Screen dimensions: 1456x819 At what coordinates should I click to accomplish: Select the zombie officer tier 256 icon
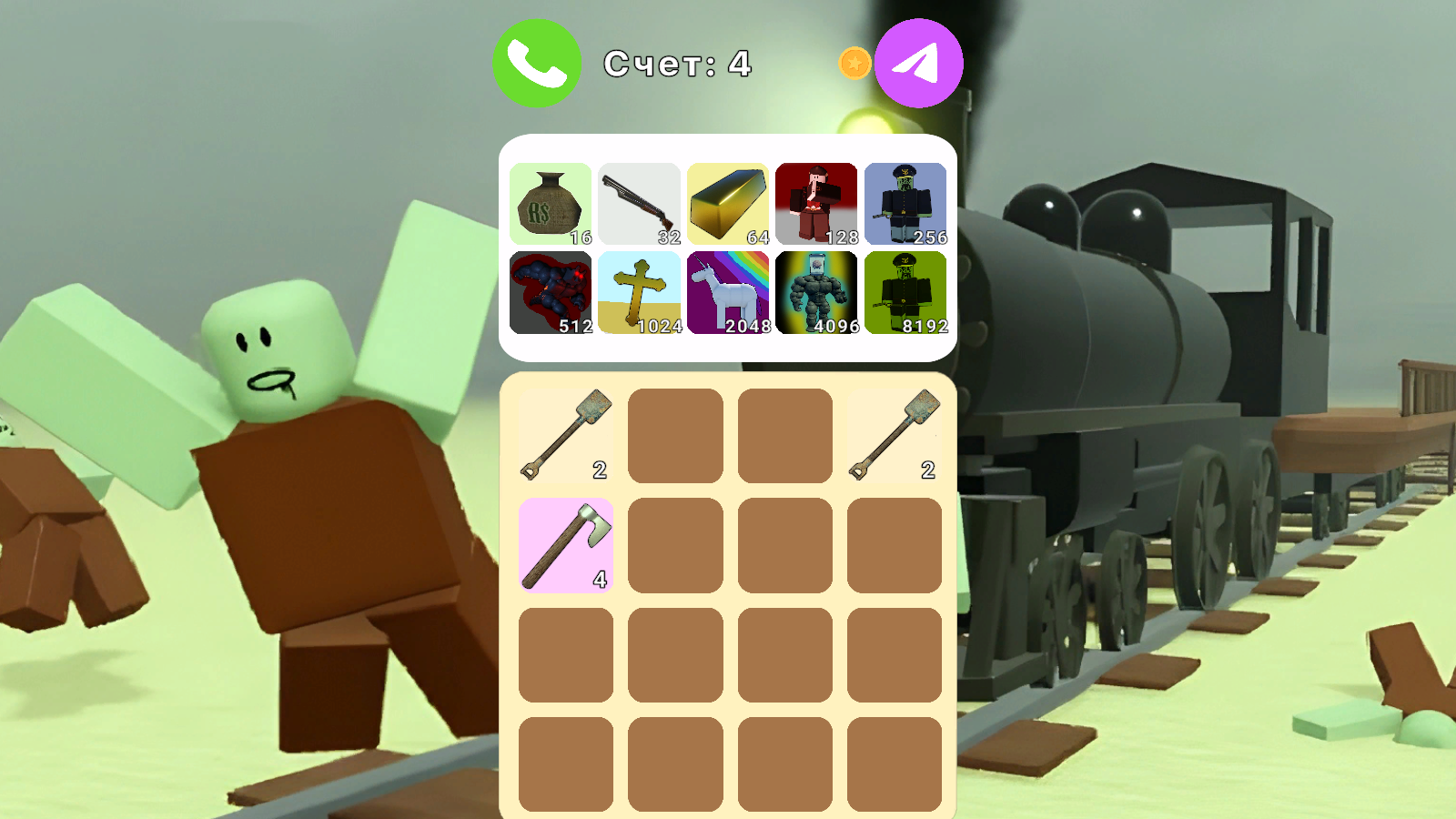[x=905, y=202]
